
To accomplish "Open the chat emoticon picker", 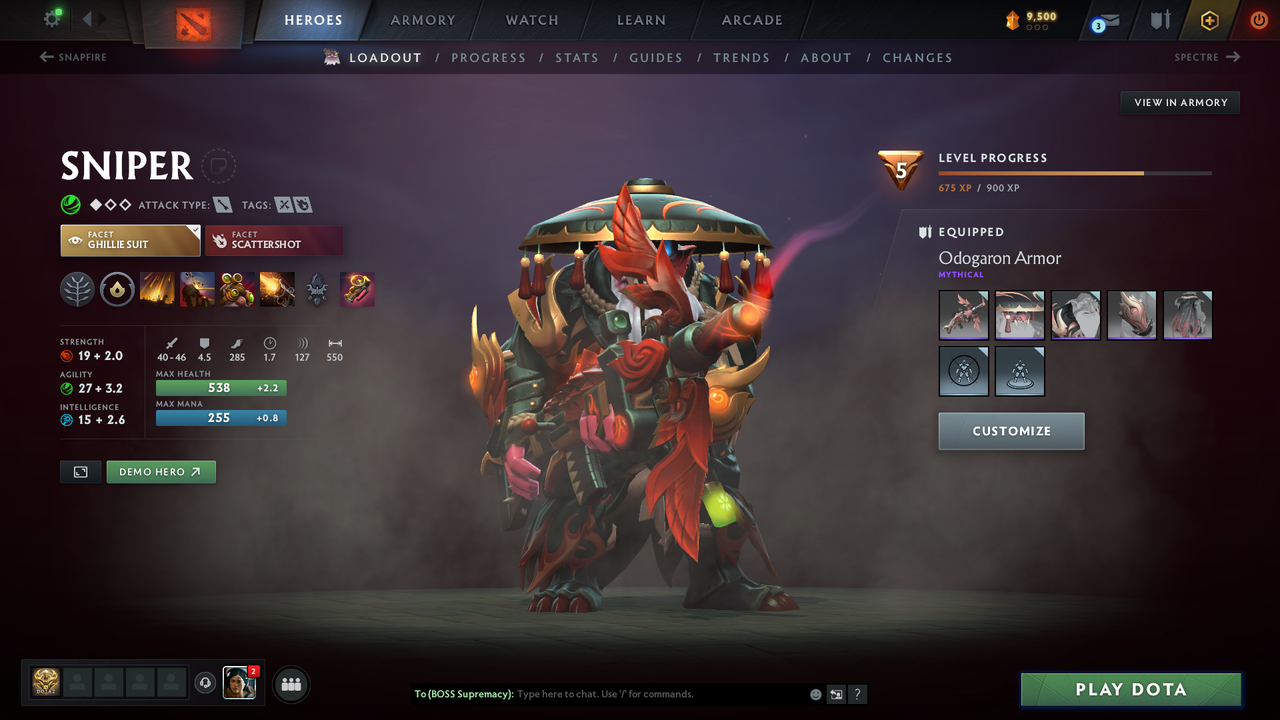I will click(815, 693).
